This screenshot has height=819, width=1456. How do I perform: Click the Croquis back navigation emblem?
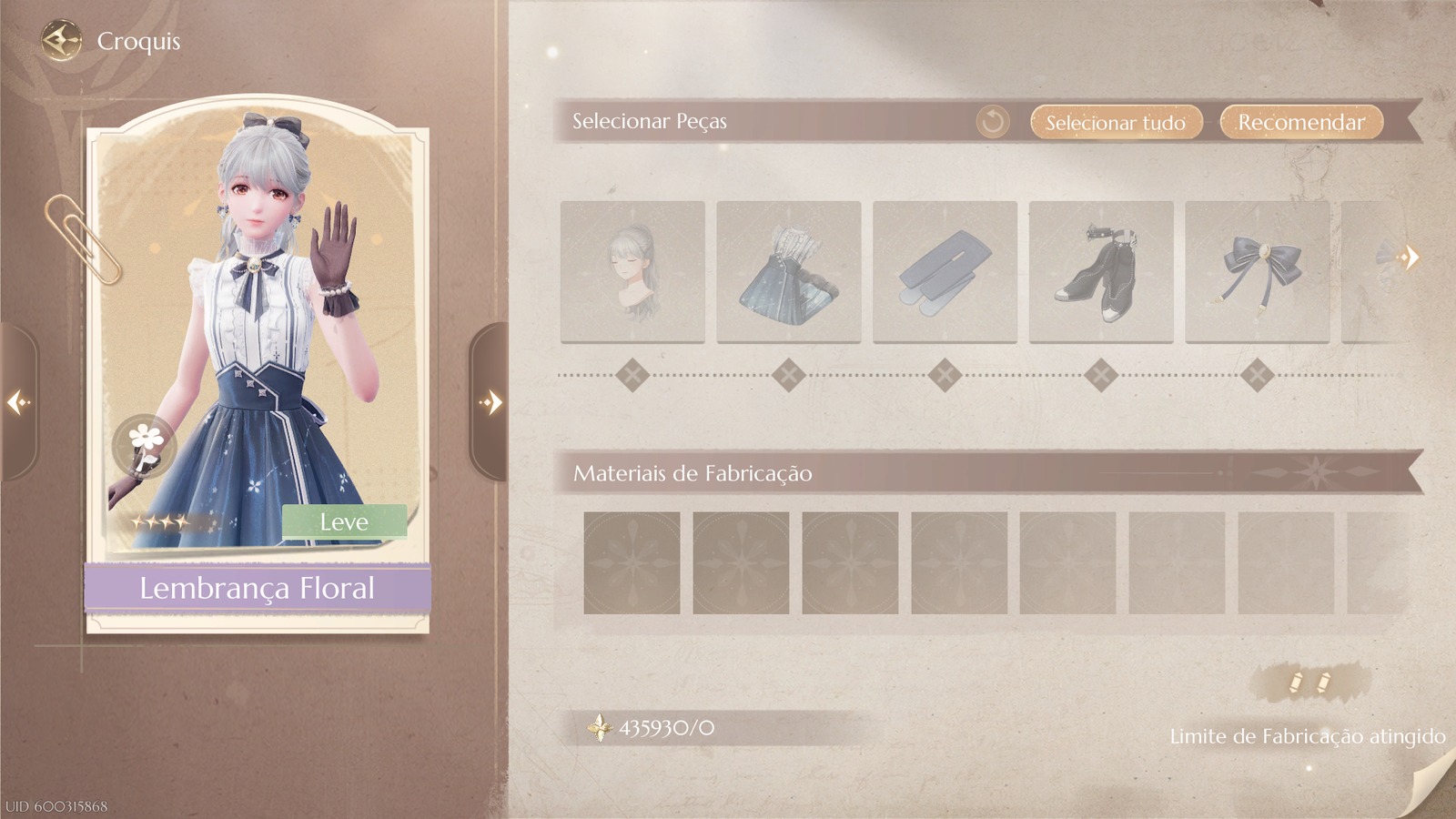click(x=59, y=39)
